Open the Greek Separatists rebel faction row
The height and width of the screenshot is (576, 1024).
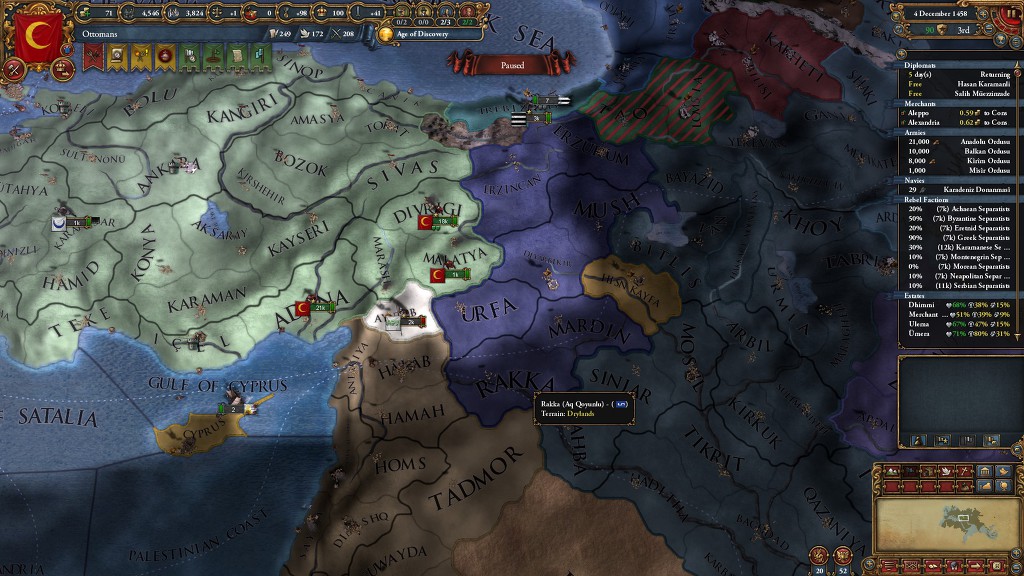pos(958,237)
